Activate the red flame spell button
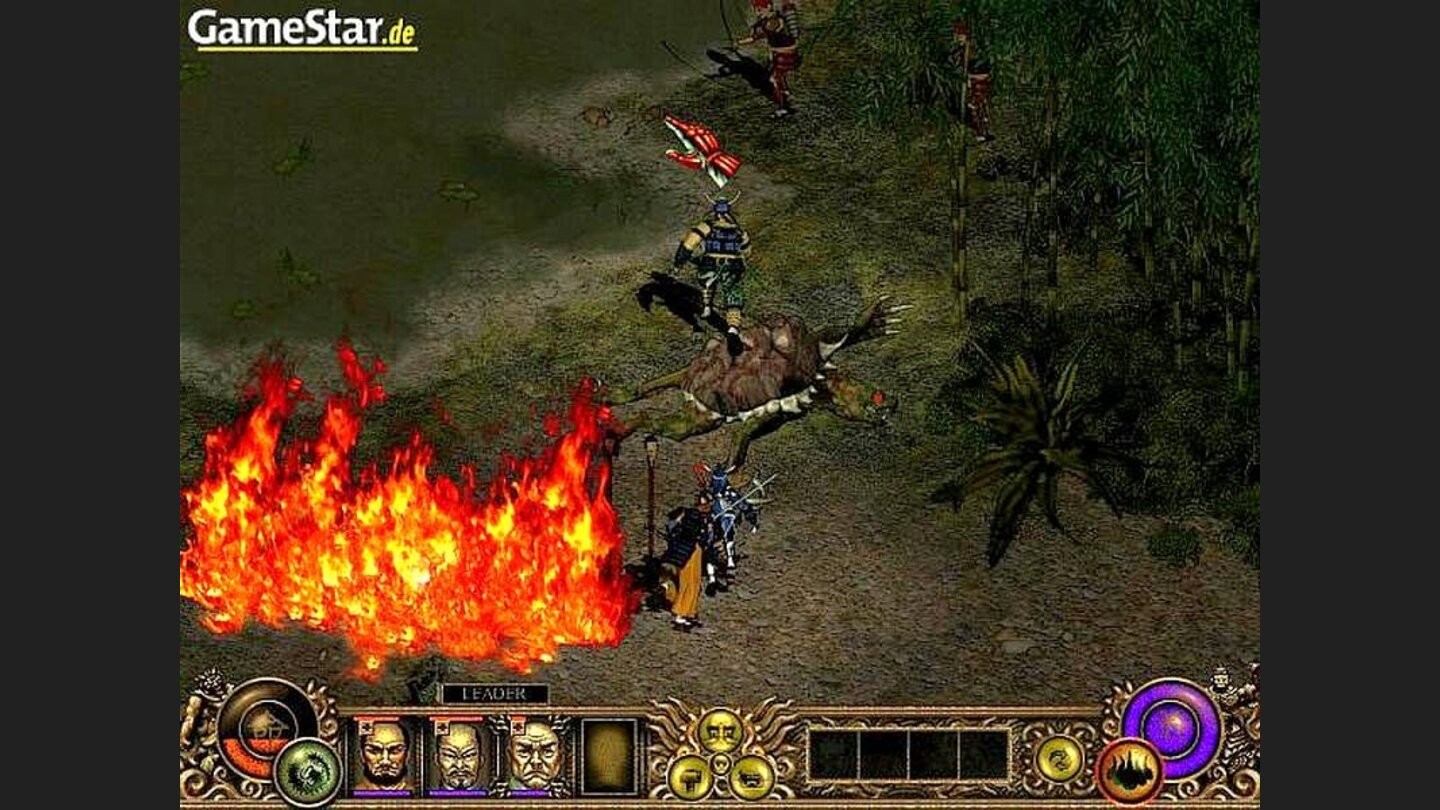This screenshot has width=1440, height=810. pyautogui.click(x=1130, y=771)
